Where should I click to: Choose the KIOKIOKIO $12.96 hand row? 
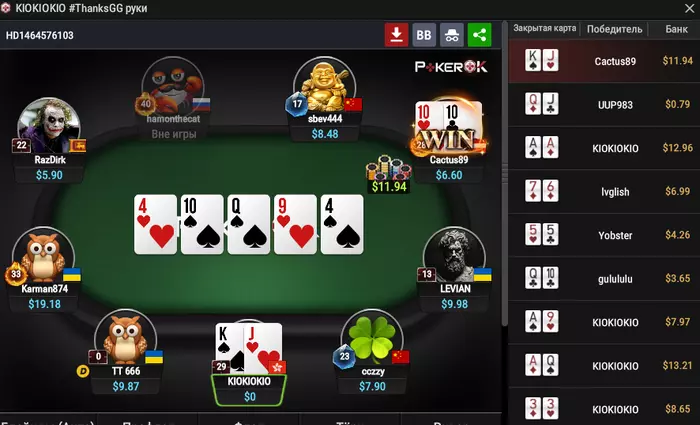603,147
